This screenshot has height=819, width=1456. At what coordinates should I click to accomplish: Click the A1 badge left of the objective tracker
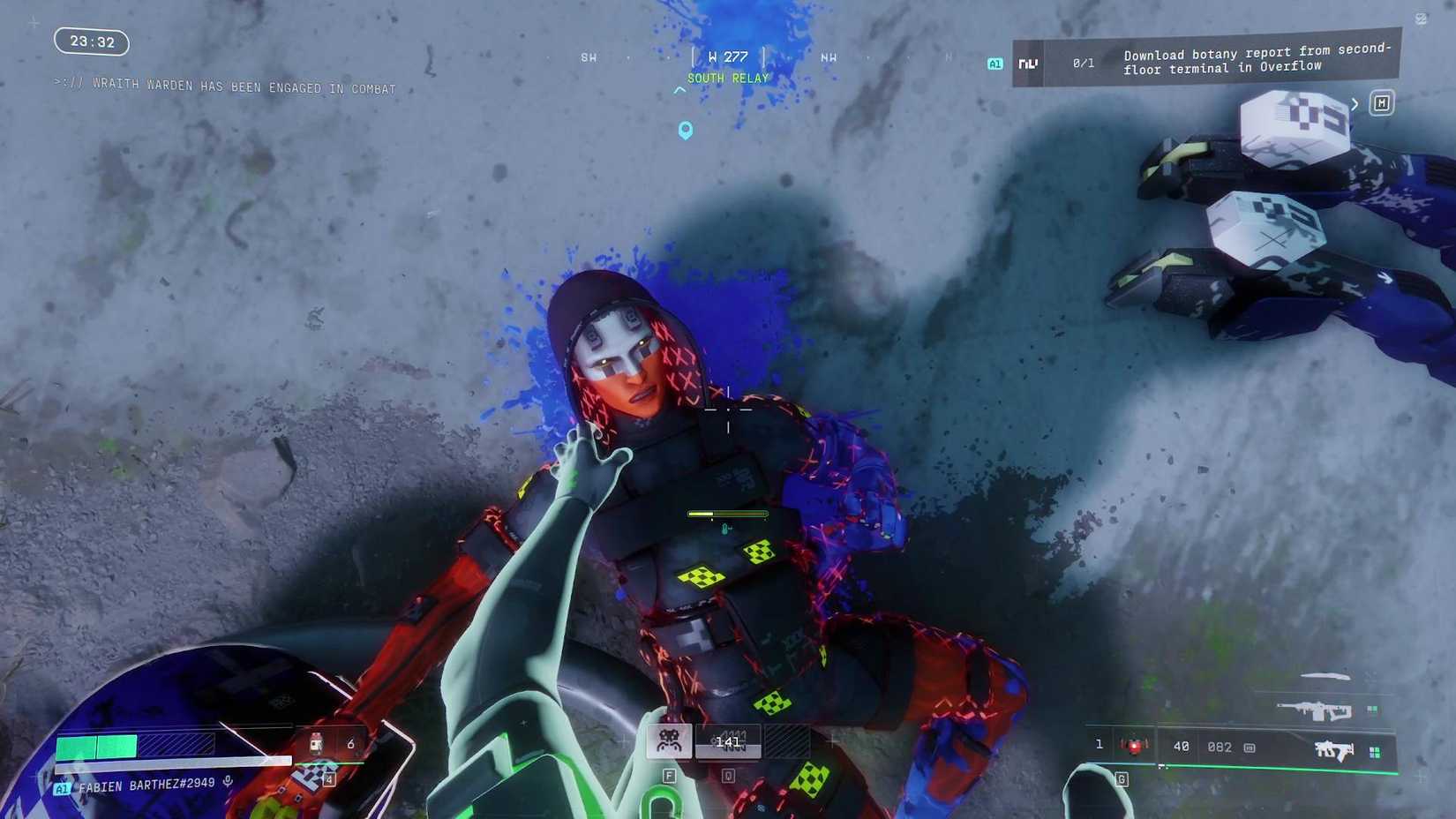click(x=995, y=63)
